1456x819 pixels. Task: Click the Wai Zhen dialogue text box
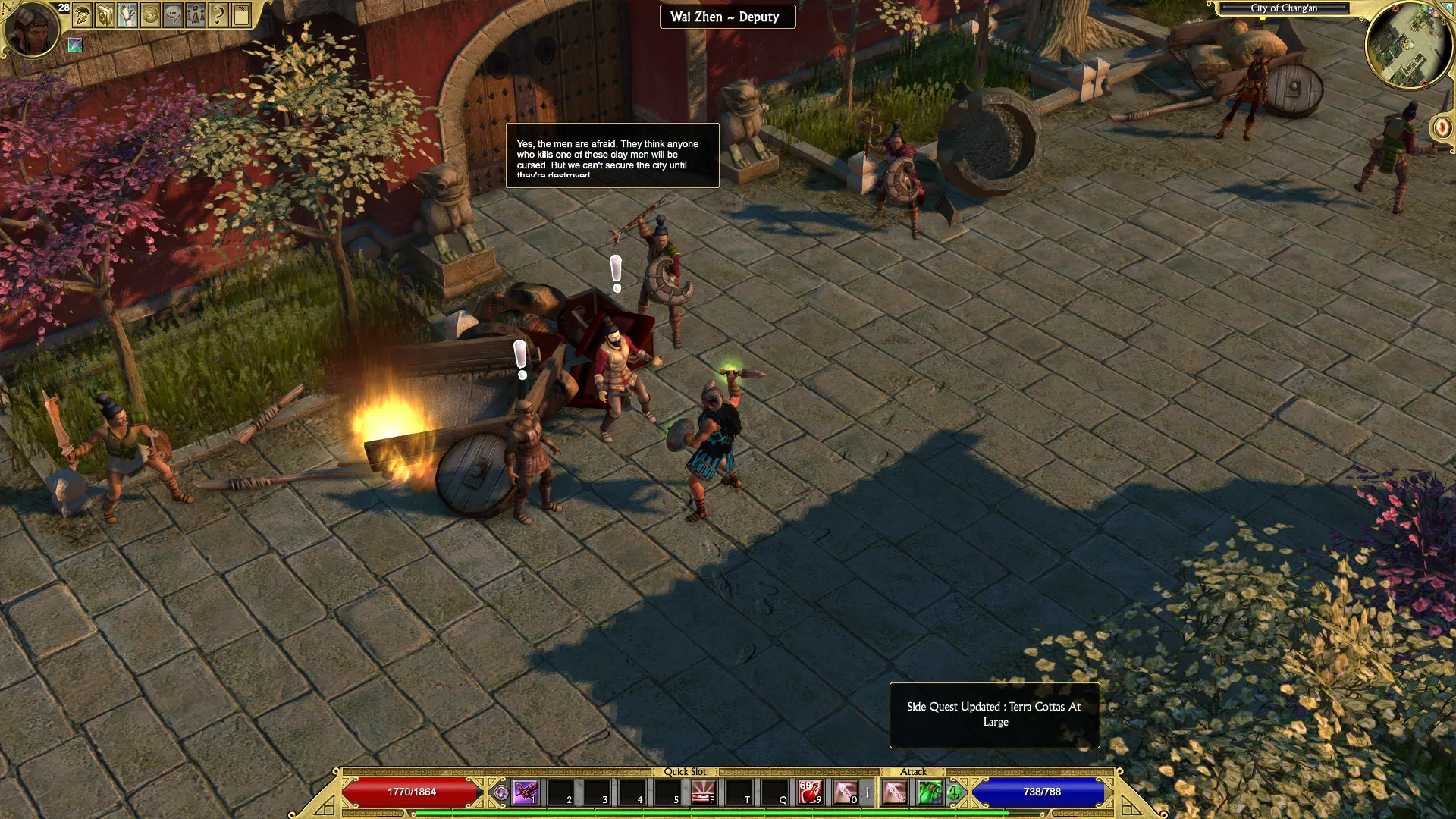pyautogui.click(x=612, y=155)
